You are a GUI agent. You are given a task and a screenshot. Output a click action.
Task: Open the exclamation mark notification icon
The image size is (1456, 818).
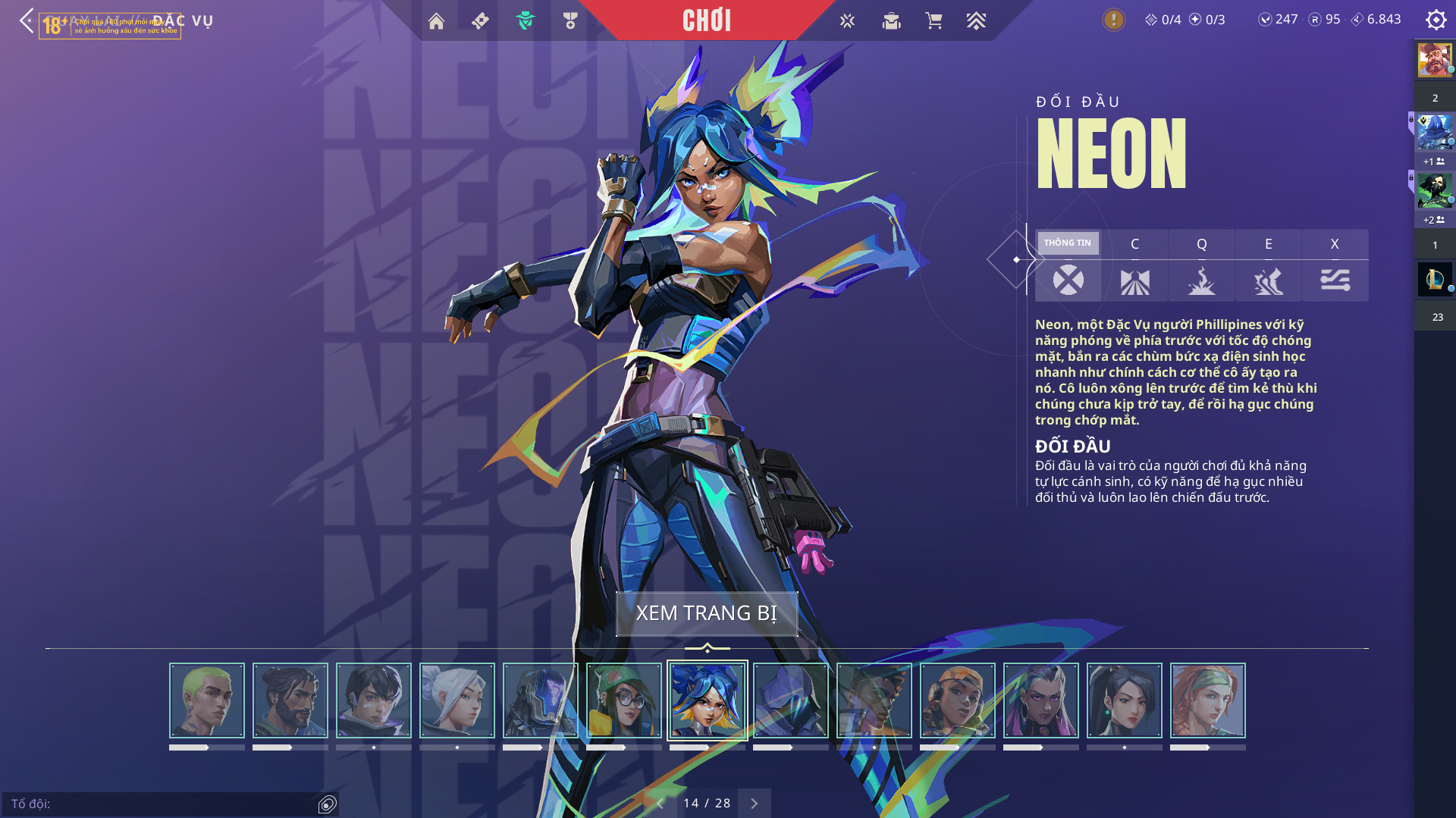point(1113,20)
